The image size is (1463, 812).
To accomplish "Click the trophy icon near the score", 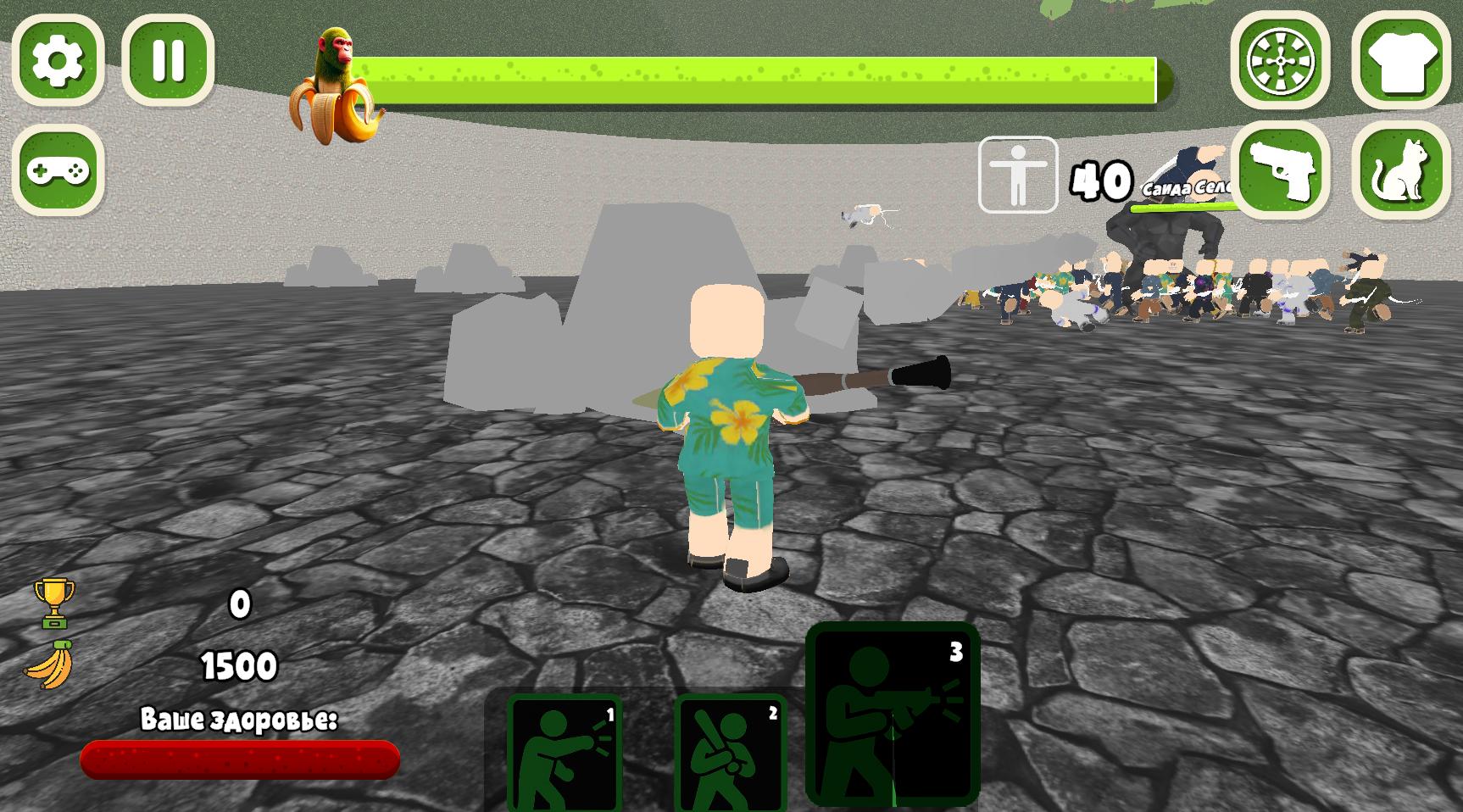I will (53, 602).
